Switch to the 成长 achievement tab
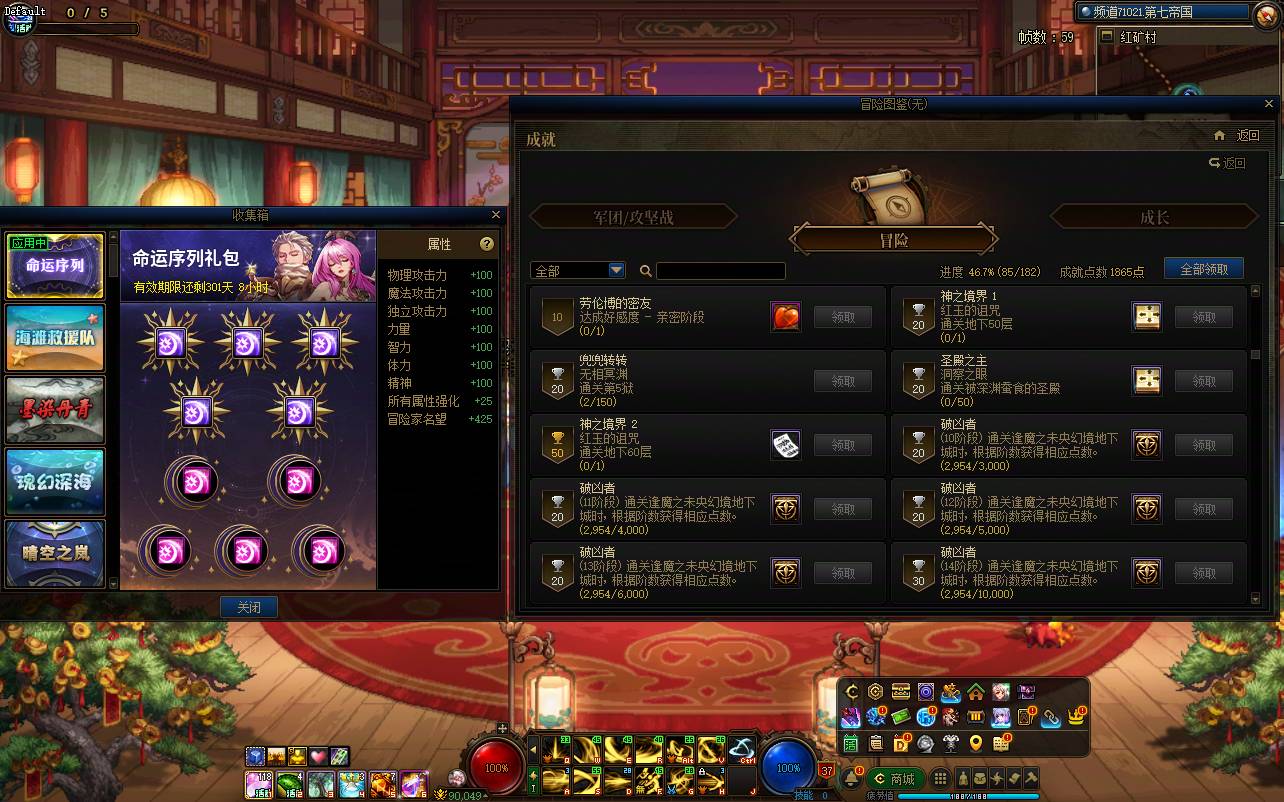This screenshot has width=1284, height=802. click(x=1155, y=215)
